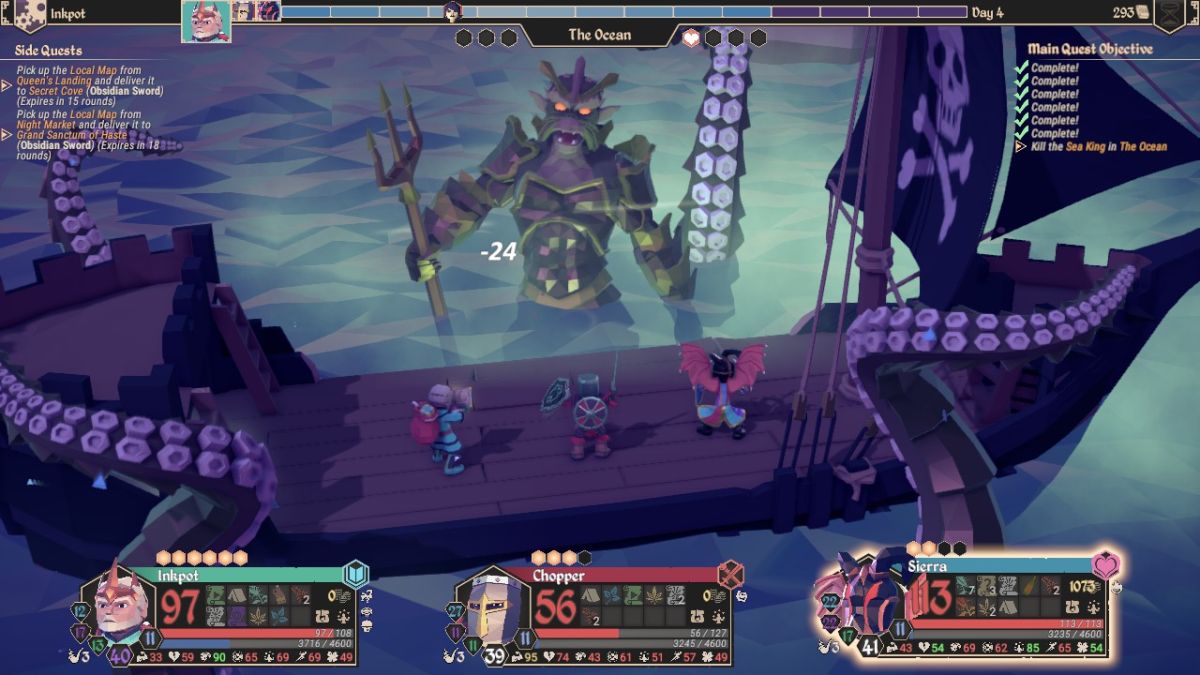Screen dimensions: 1200x675
Task: Click the lore emblem beside Inkpot's name
Action: pos(30,14)
